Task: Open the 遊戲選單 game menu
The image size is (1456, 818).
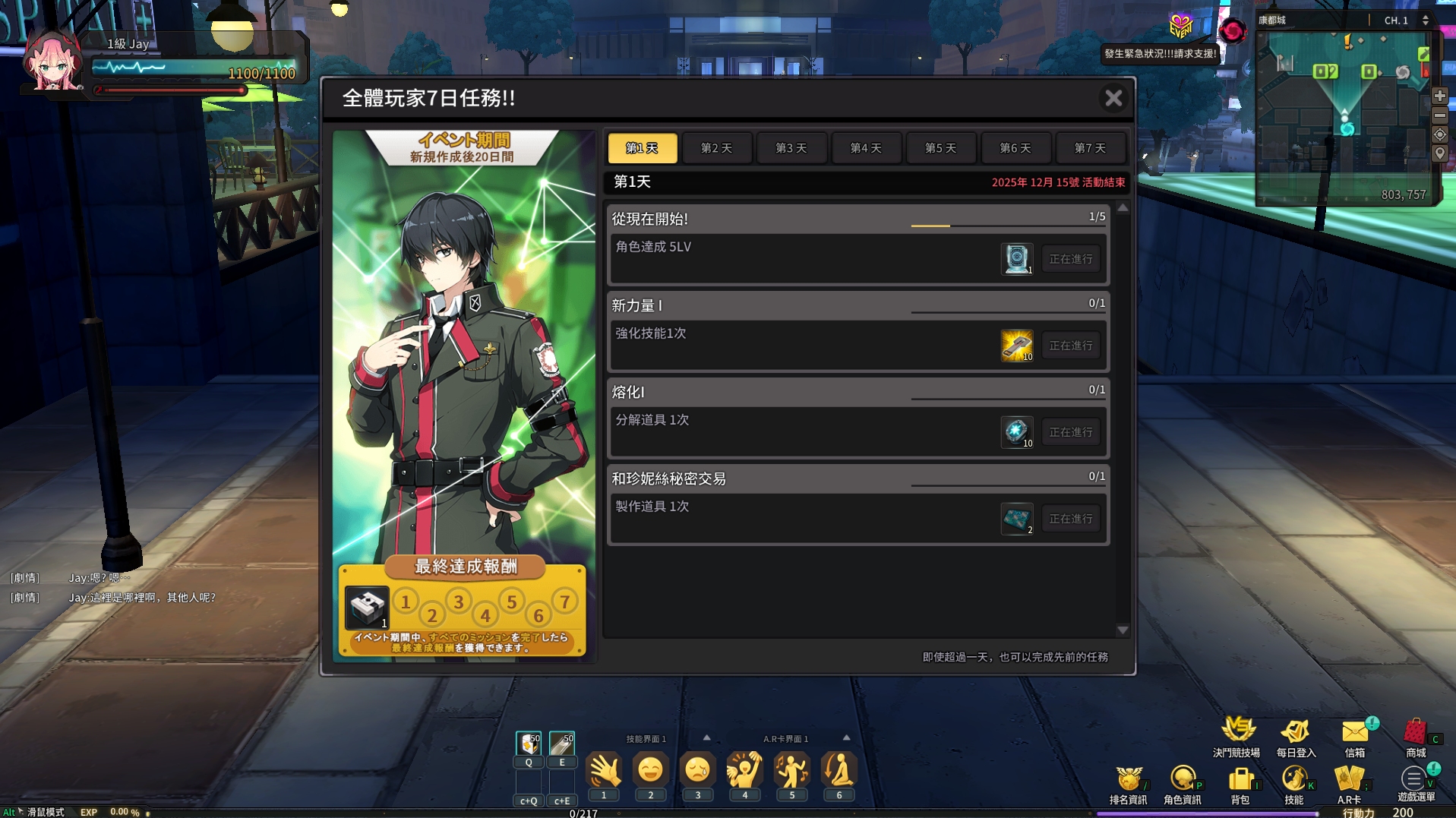Action: (x=1415, y=784)
